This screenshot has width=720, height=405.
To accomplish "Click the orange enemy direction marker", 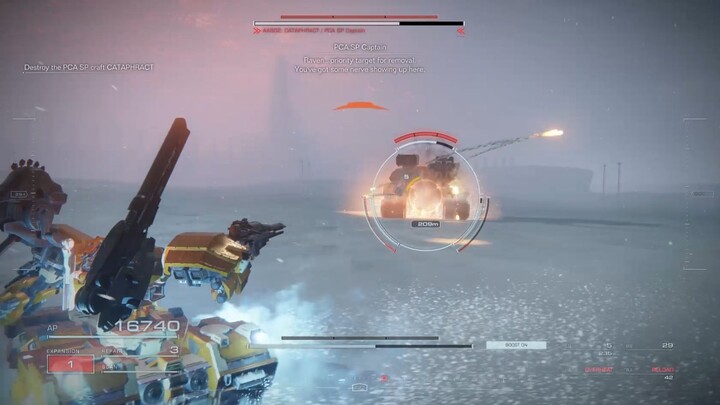I will [359, 106].
